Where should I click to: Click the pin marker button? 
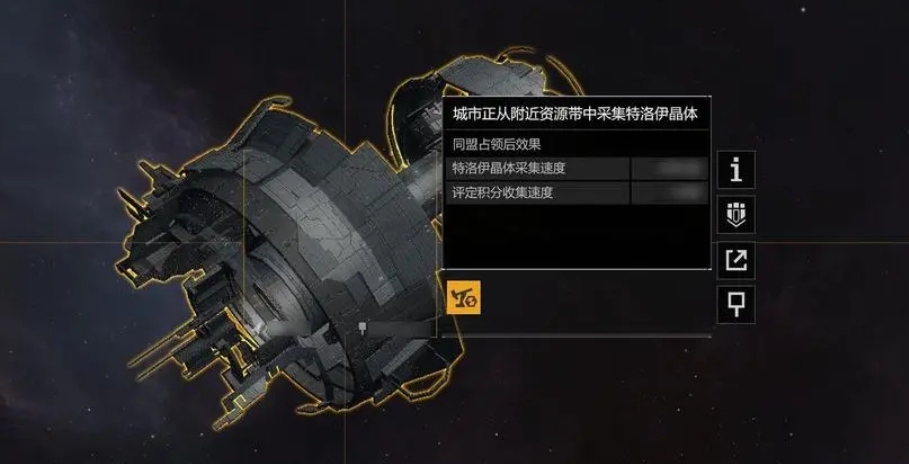pyautogui.click(x=736, y=305)
